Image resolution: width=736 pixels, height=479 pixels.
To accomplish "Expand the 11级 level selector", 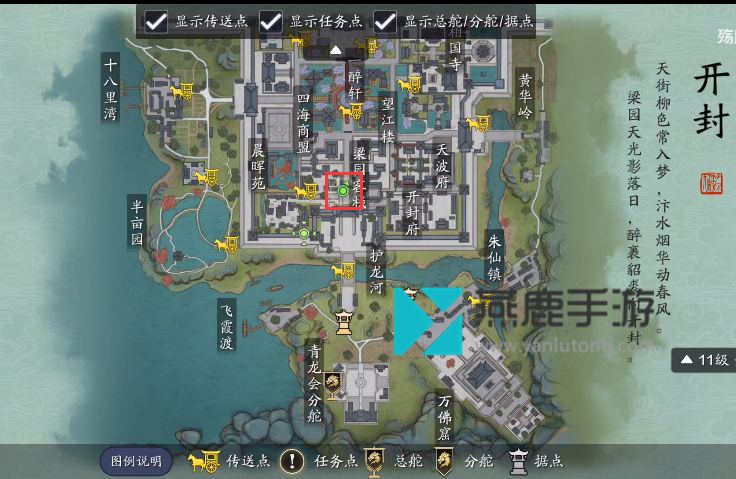I will click(x=706, y=359).
